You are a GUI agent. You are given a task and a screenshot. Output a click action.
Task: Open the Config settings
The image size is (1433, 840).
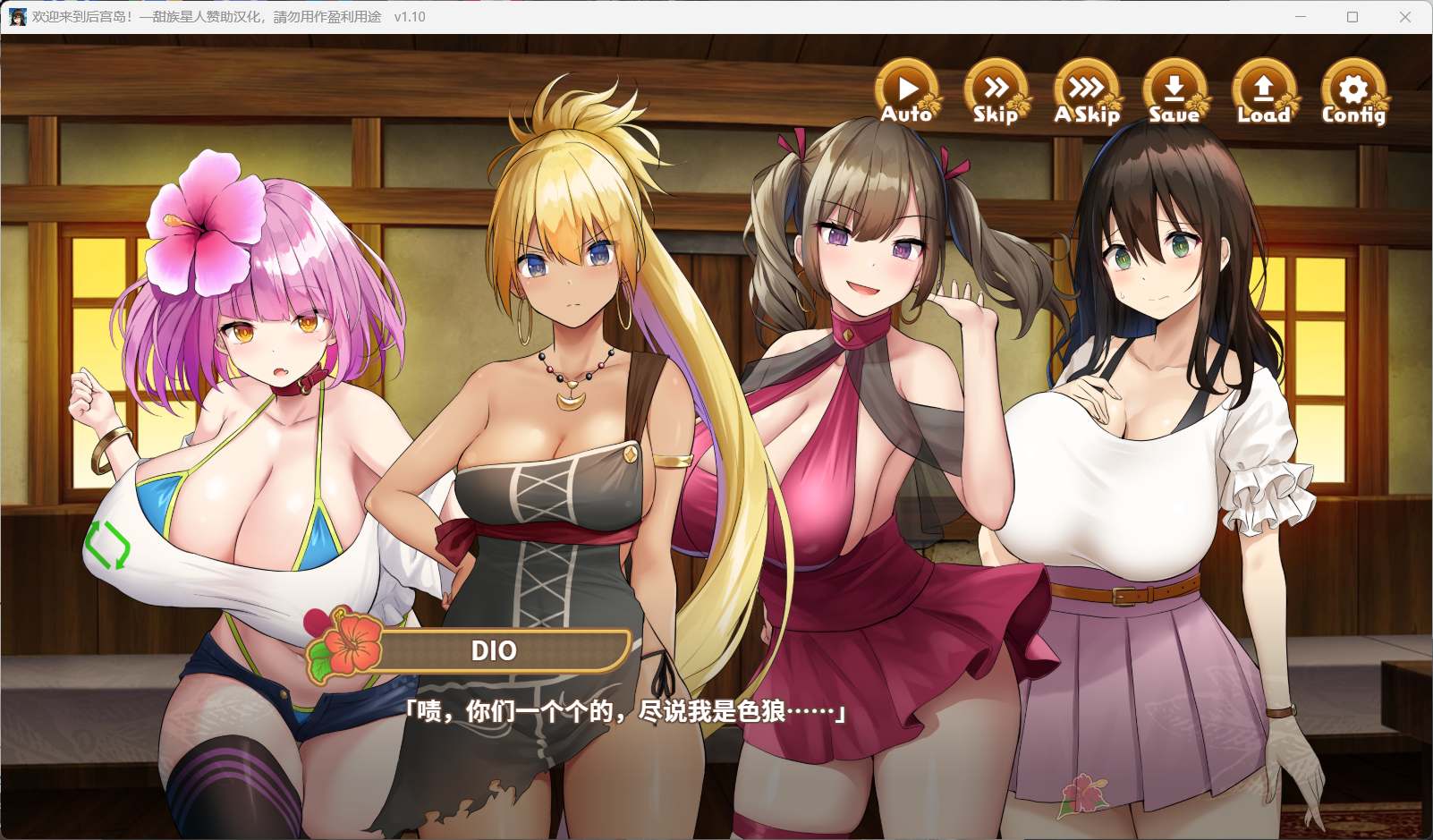1353,92
